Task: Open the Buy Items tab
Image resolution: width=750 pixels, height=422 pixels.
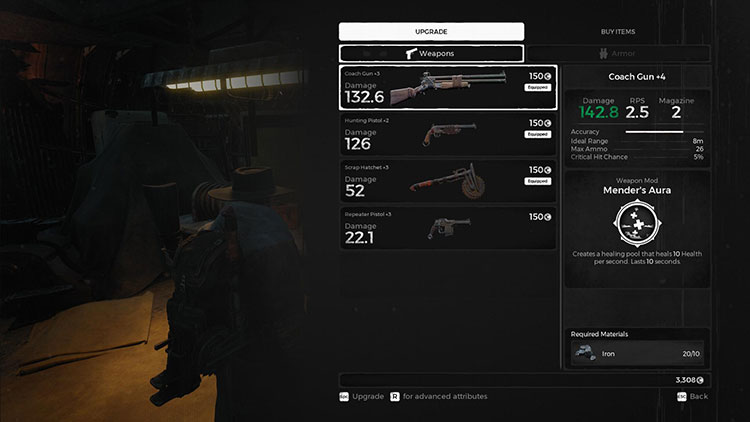Action: point(617,31)
